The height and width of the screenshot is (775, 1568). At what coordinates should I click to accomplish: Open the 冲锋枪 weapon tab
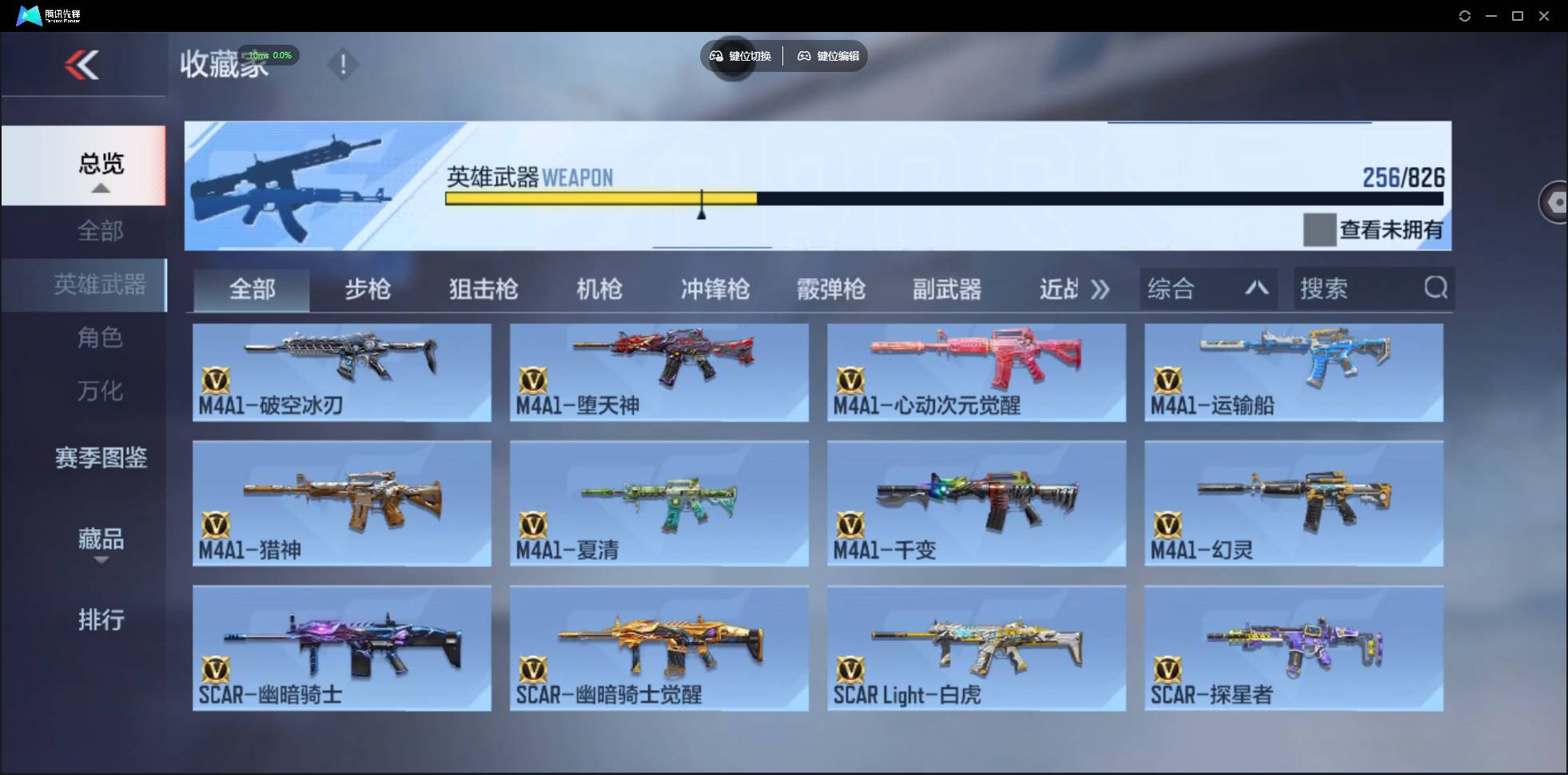pyautogui.click(x=715, y=289)
